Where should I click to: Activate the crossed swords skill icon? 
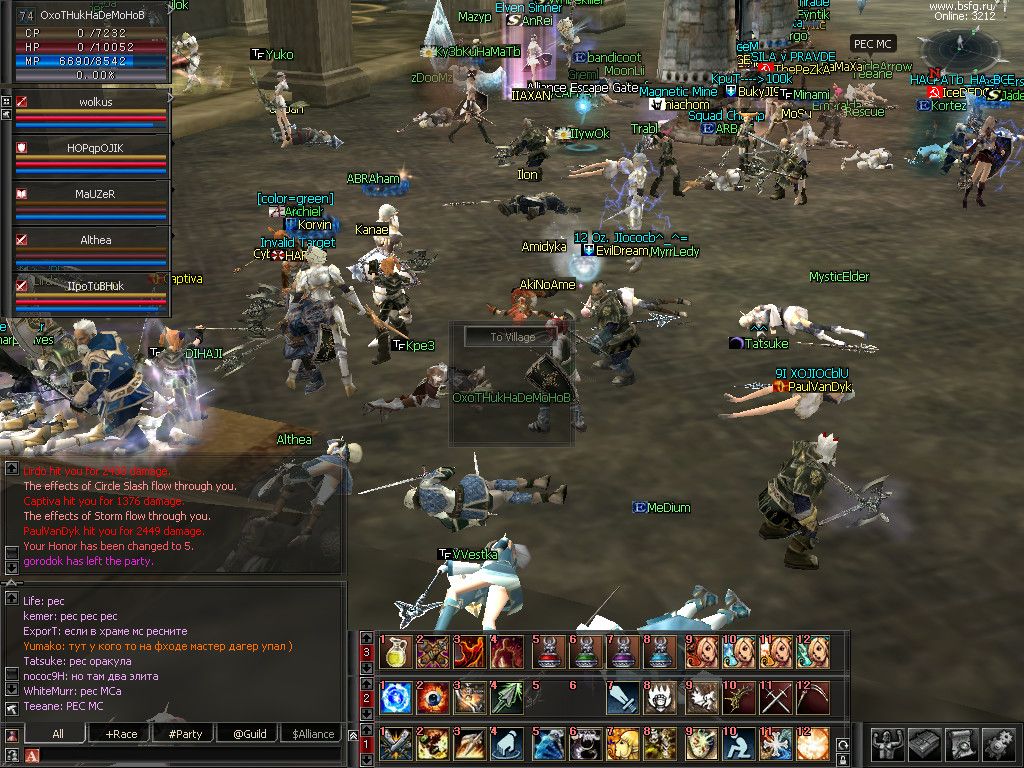(775, 697)
